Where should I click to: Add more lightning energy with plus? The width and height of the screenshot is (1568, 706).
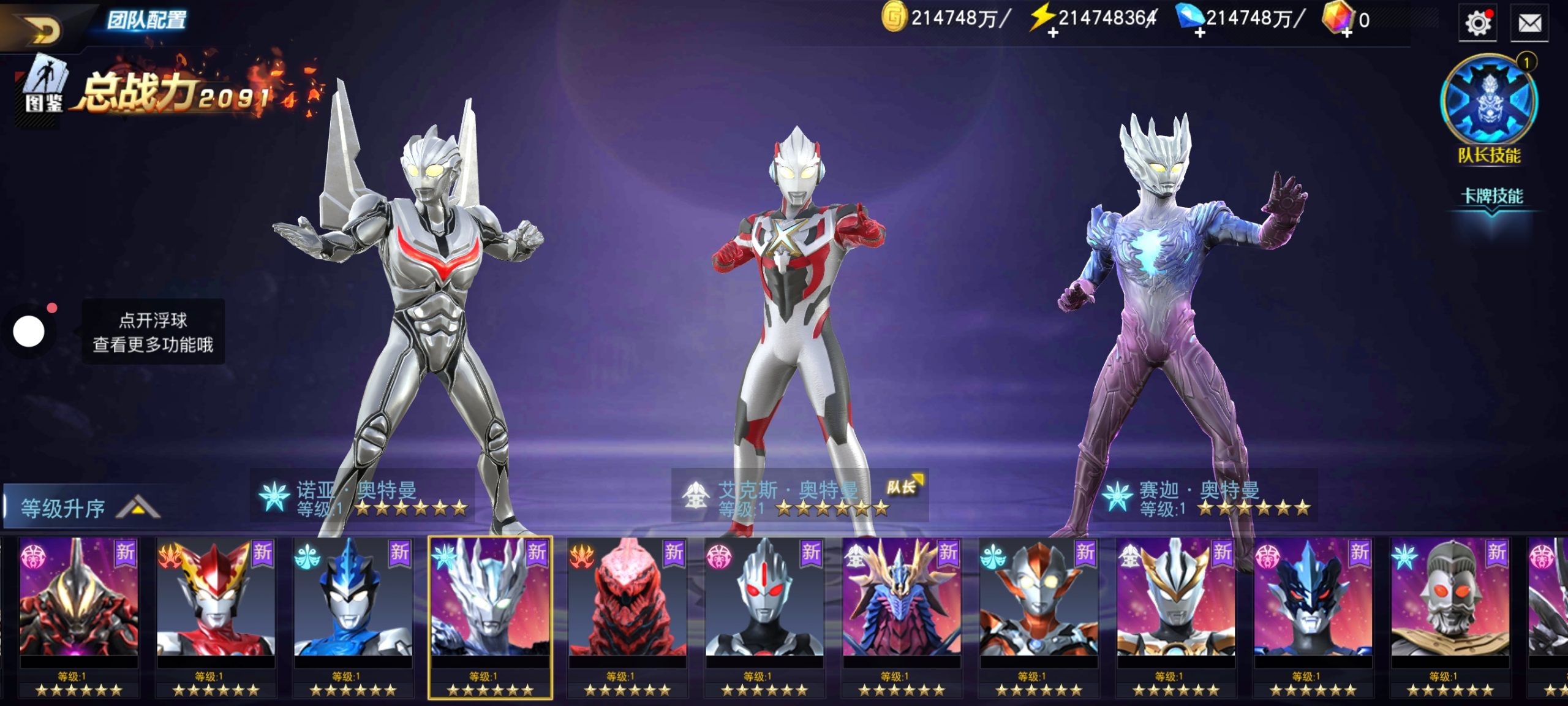(1052, 32)
